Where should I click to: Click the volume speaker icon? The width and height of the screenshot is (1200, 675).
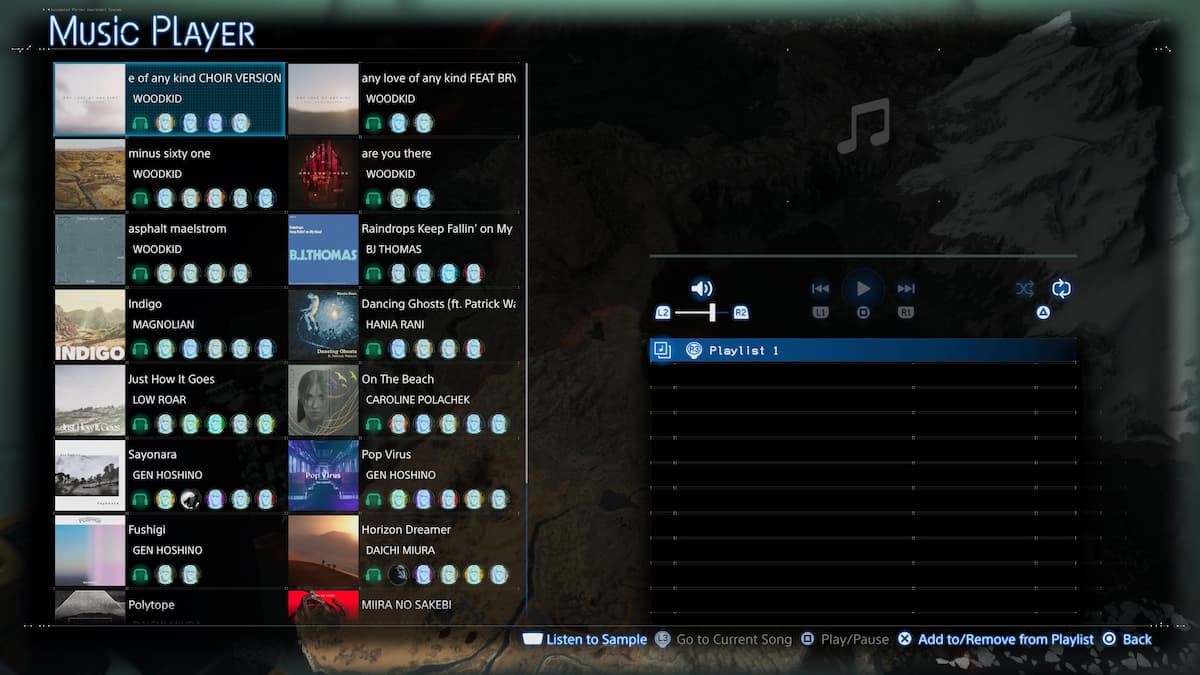[702, 289]
